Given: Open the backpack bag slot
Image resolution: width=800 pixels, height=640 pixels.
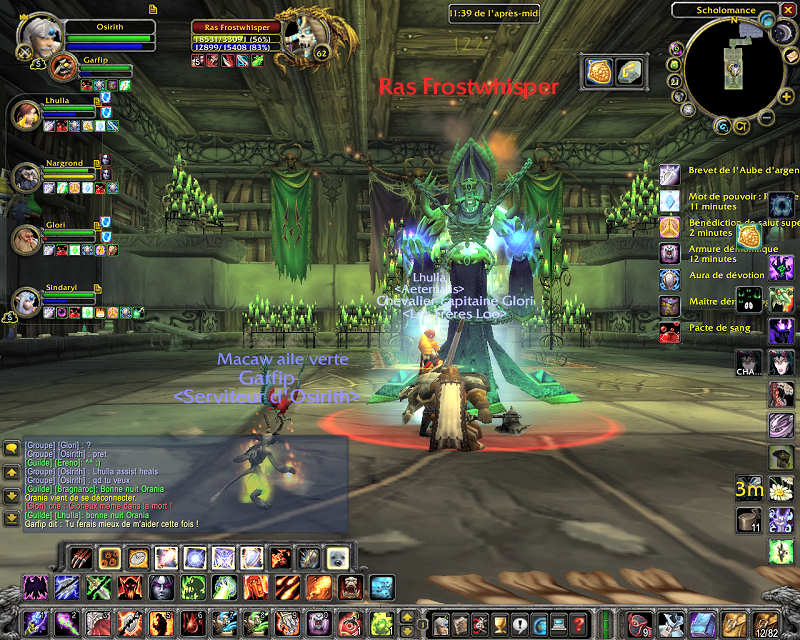Looking at the screenshot, I should (x=764, y=624).
